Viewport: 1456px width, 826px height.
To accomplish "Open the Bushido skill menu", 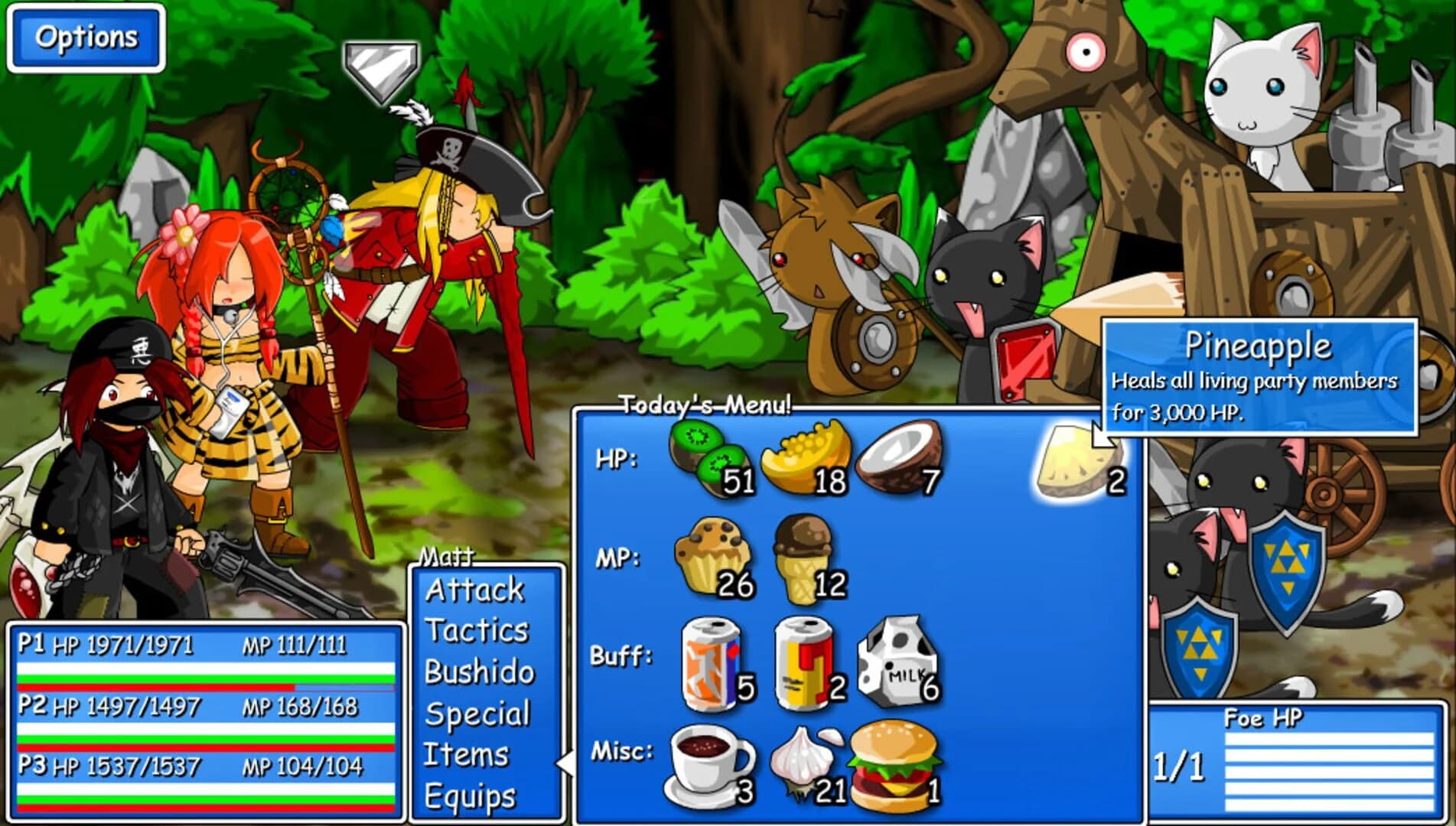I will 480,672.
